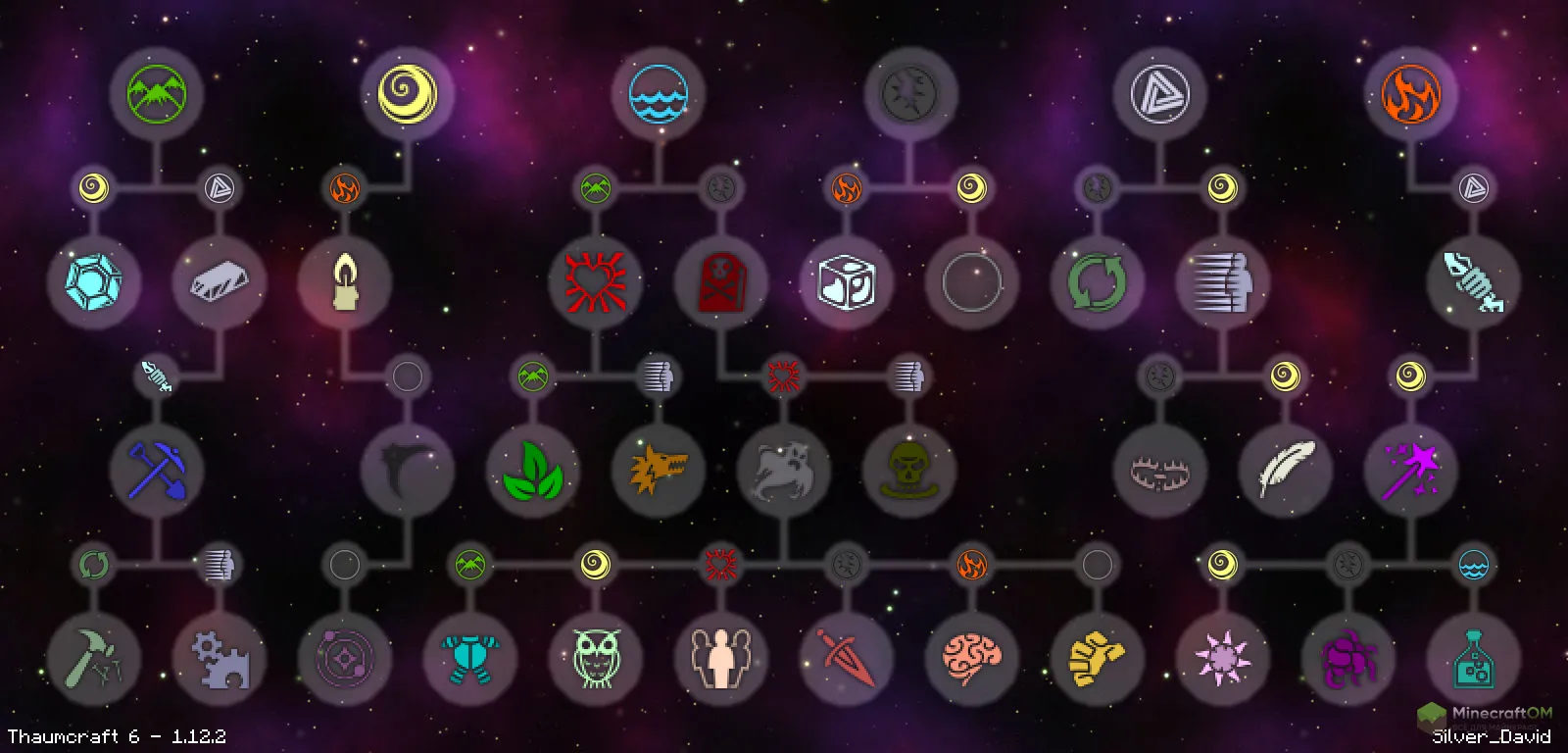This screenshot has height=753, width=1568.
Task: Open the white Ordo triangle element node
Action: pyautogui.click(x=1159, y=95)
